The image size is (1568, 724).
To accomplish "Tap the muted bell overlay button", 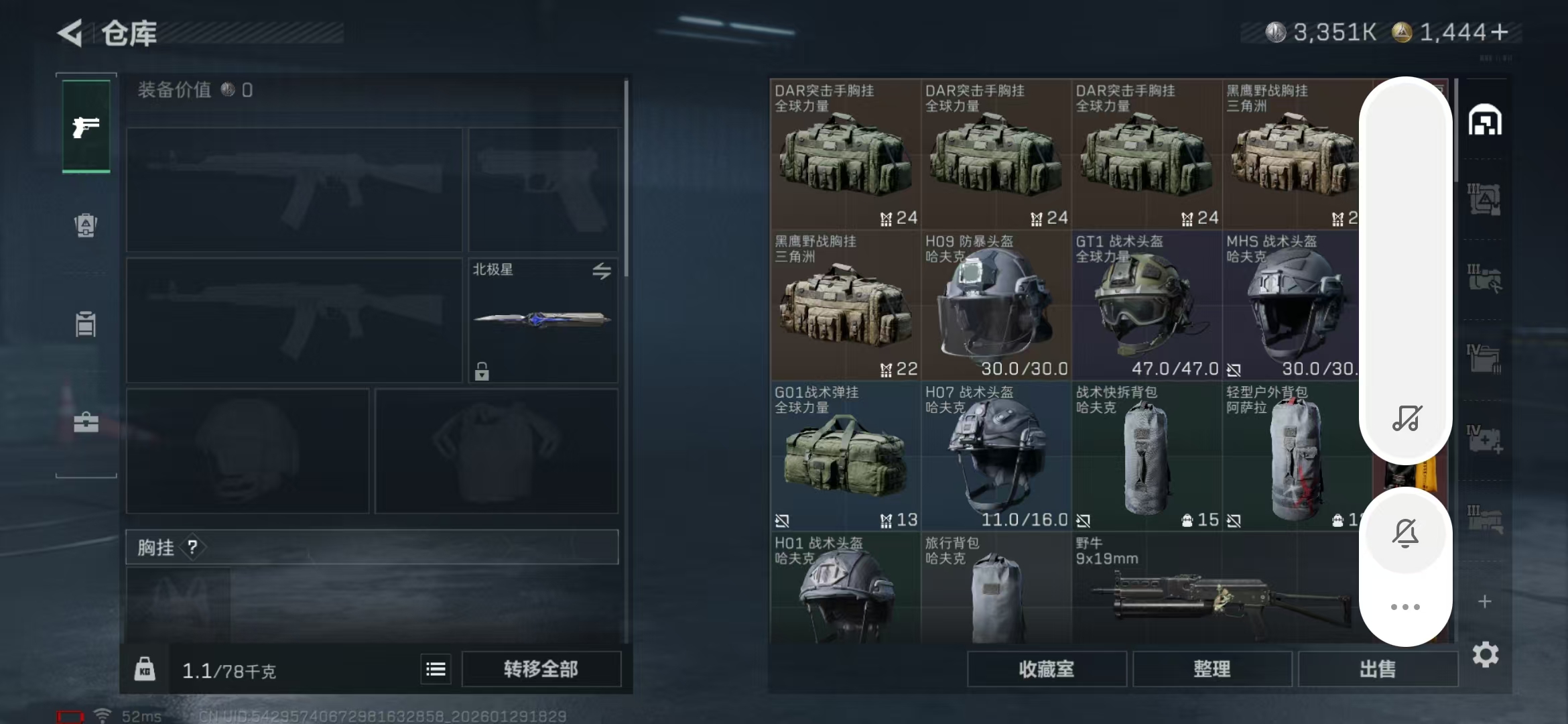I will [1405, 534].
